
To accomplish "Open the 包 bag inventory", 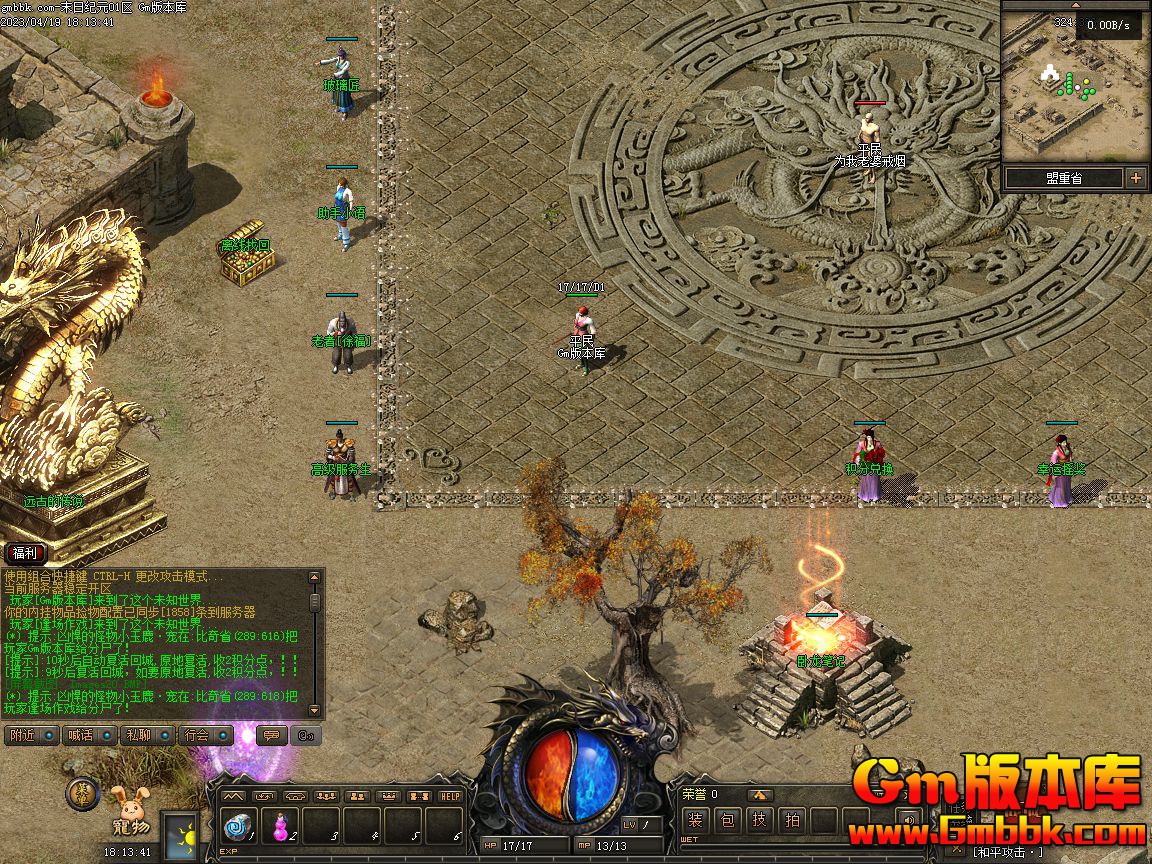I will tap(728, 821).
